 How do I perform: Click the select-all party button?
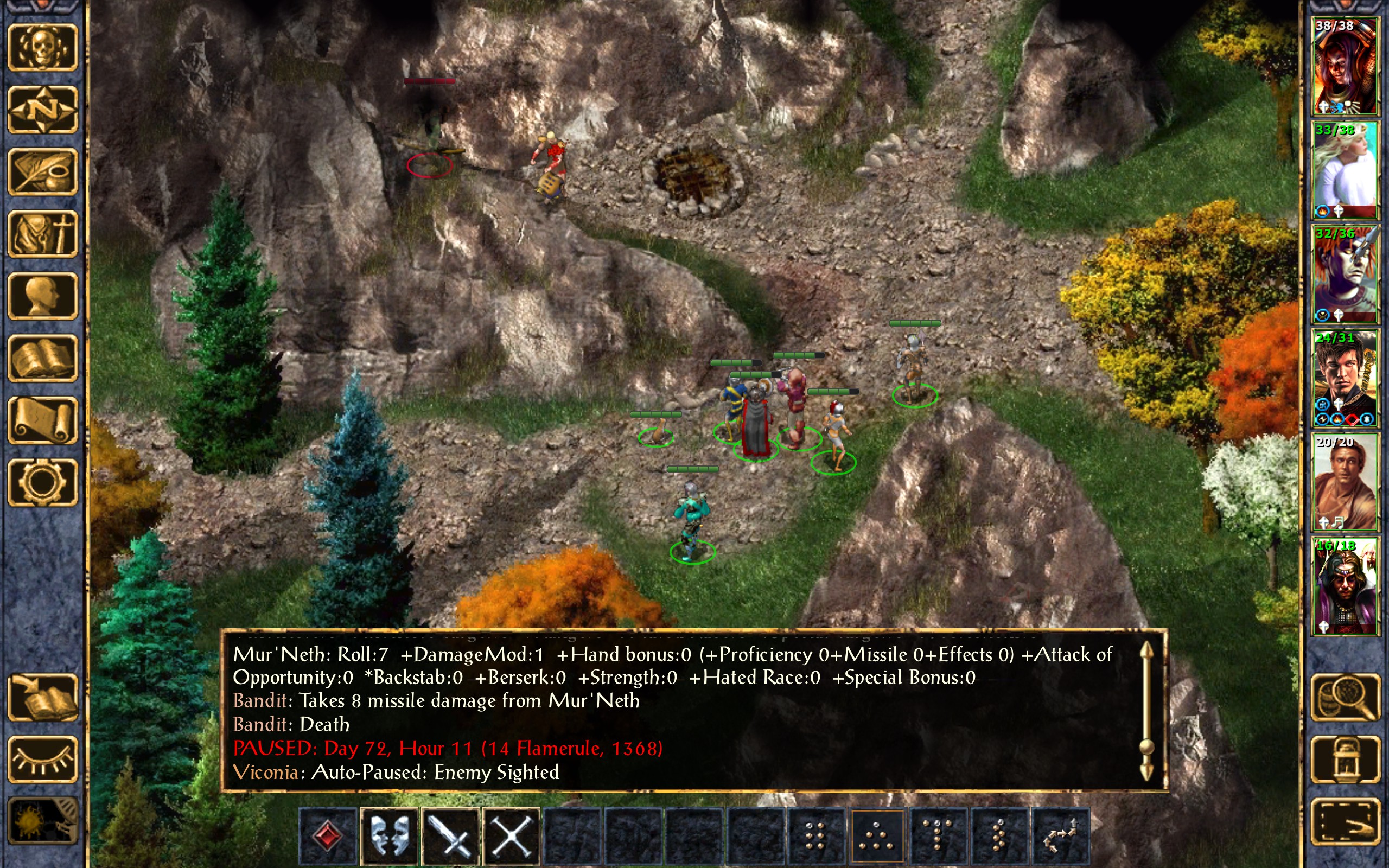1346,821
